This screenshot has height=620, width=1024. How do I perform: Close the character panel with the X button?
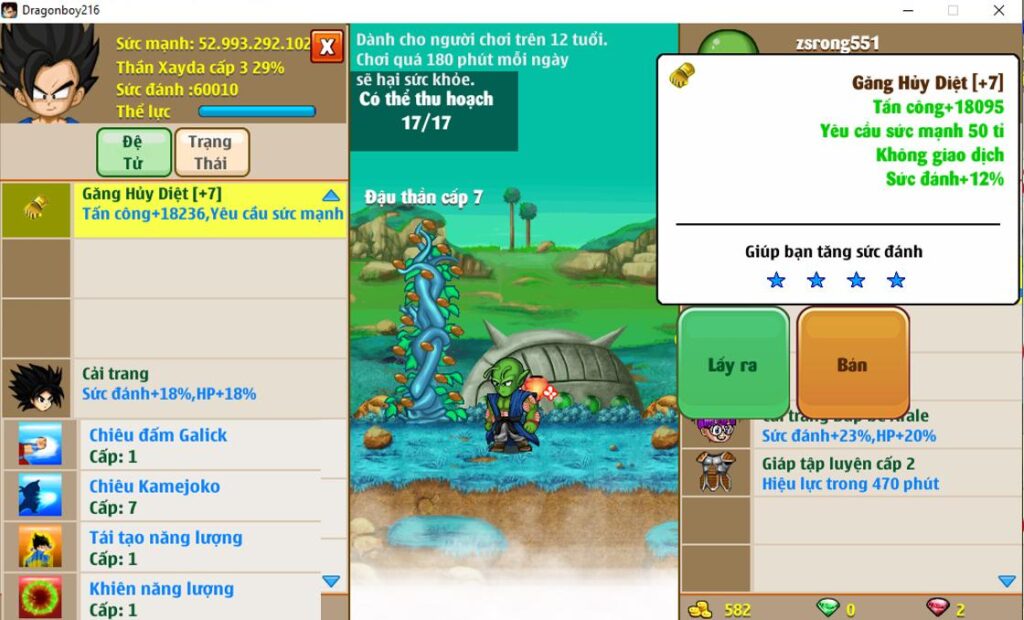[x=327, y=46]
